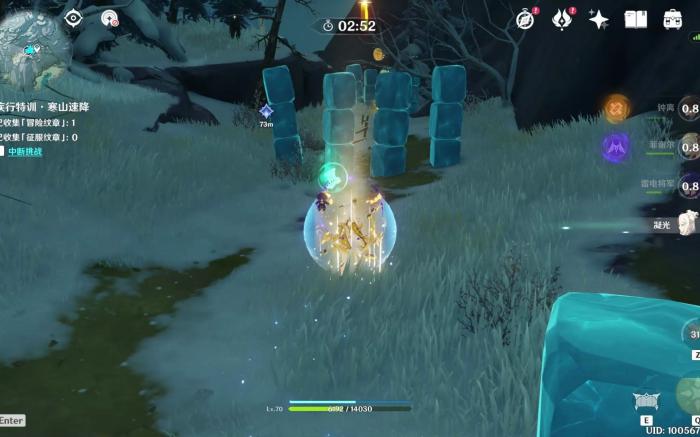
Task: Switch to party member 雷电将军
Action: click(688, 186)
